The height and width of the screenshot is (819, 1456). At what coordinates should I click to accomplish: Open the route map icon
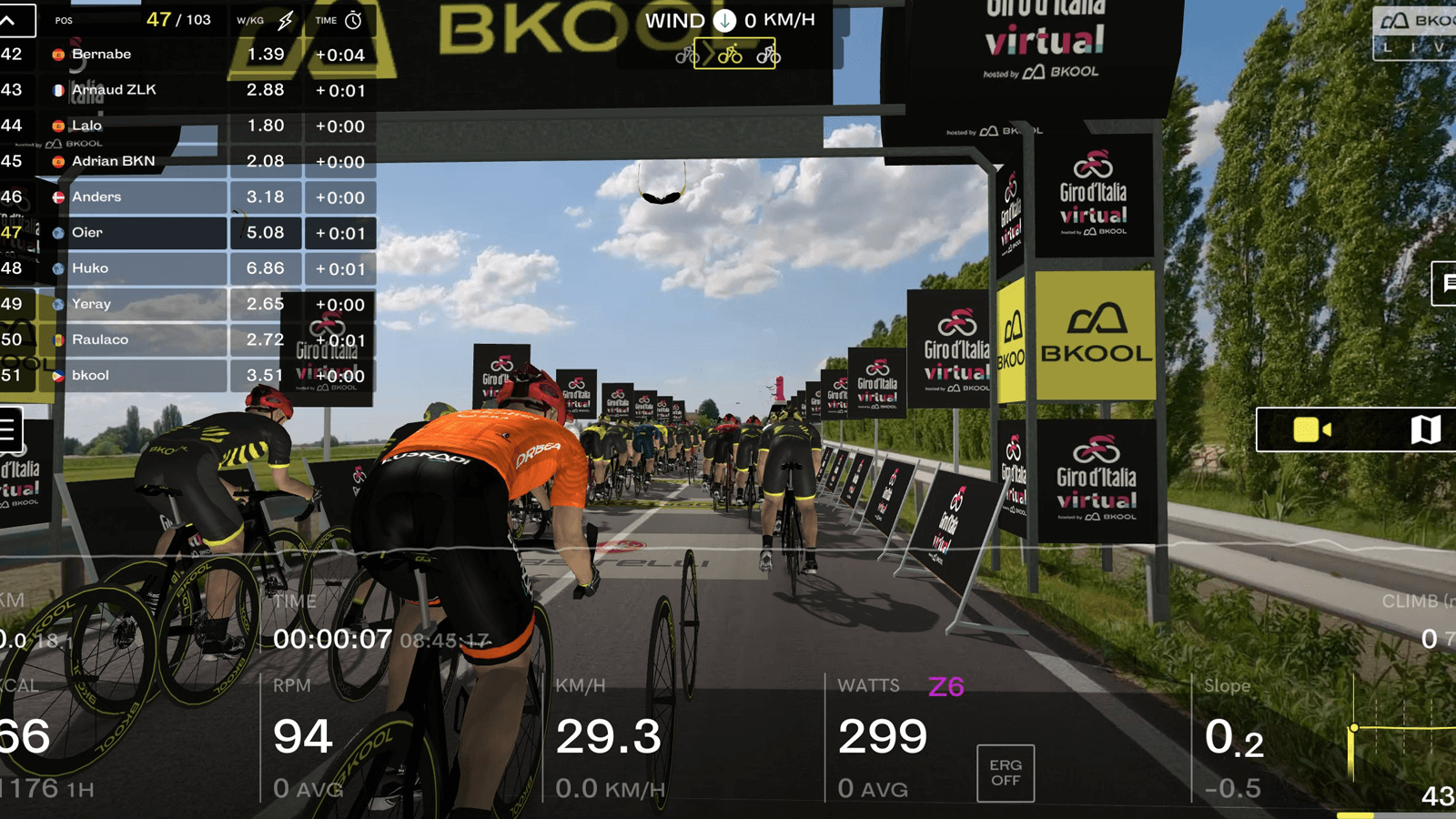click(x=1425, y=430)
